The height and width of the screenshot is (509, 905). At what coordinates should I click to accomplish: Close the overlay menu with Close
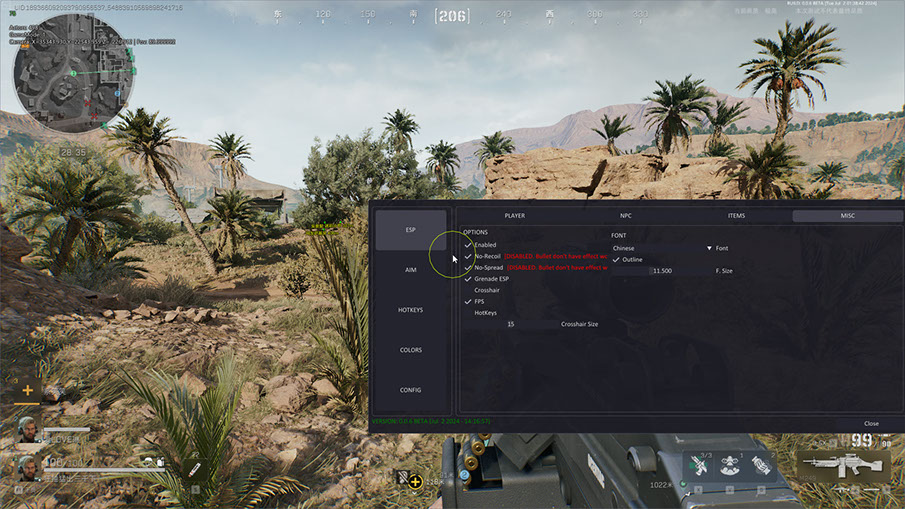pyautogui.click(x=871, y=423)
